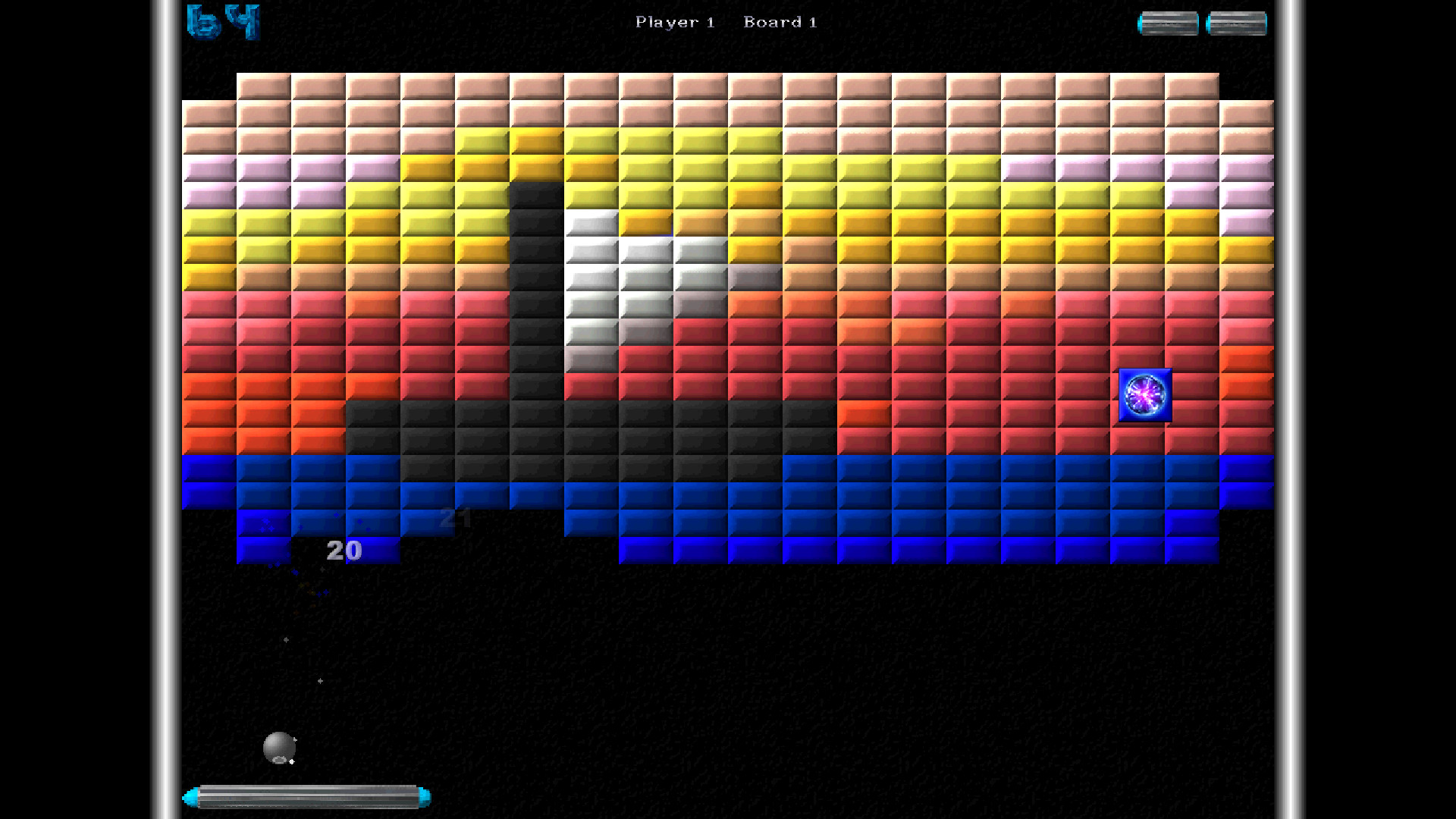This screenshot has height=819, width=1456.
Task: Click the brick numbered 21
Action: (x=453, y=518)
